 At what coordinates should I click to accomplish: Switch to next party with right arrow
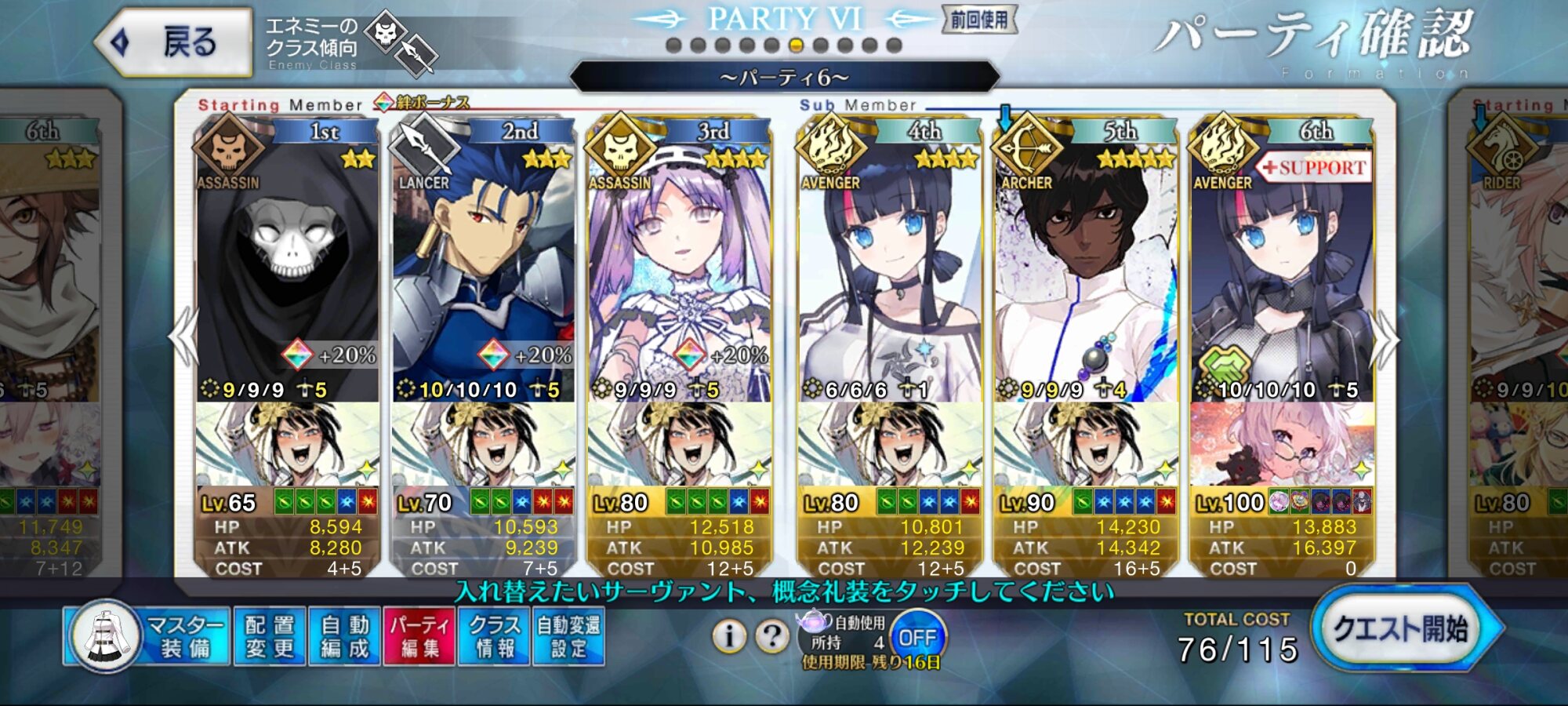coord(1385,339)
